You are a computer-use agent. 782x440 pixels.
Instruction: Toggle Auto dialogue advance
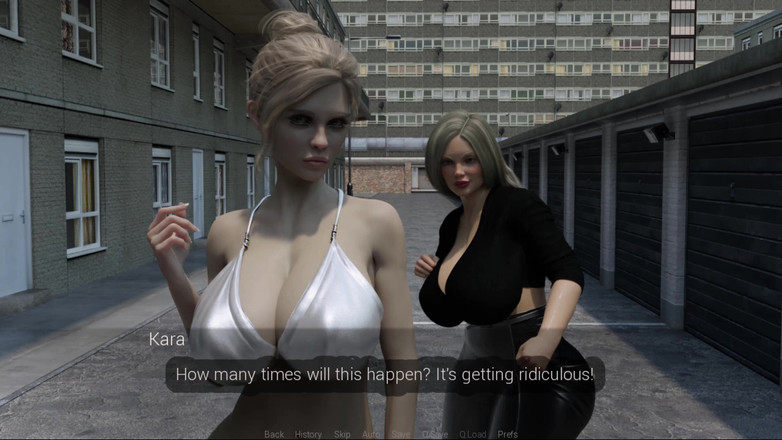(371, 434)
